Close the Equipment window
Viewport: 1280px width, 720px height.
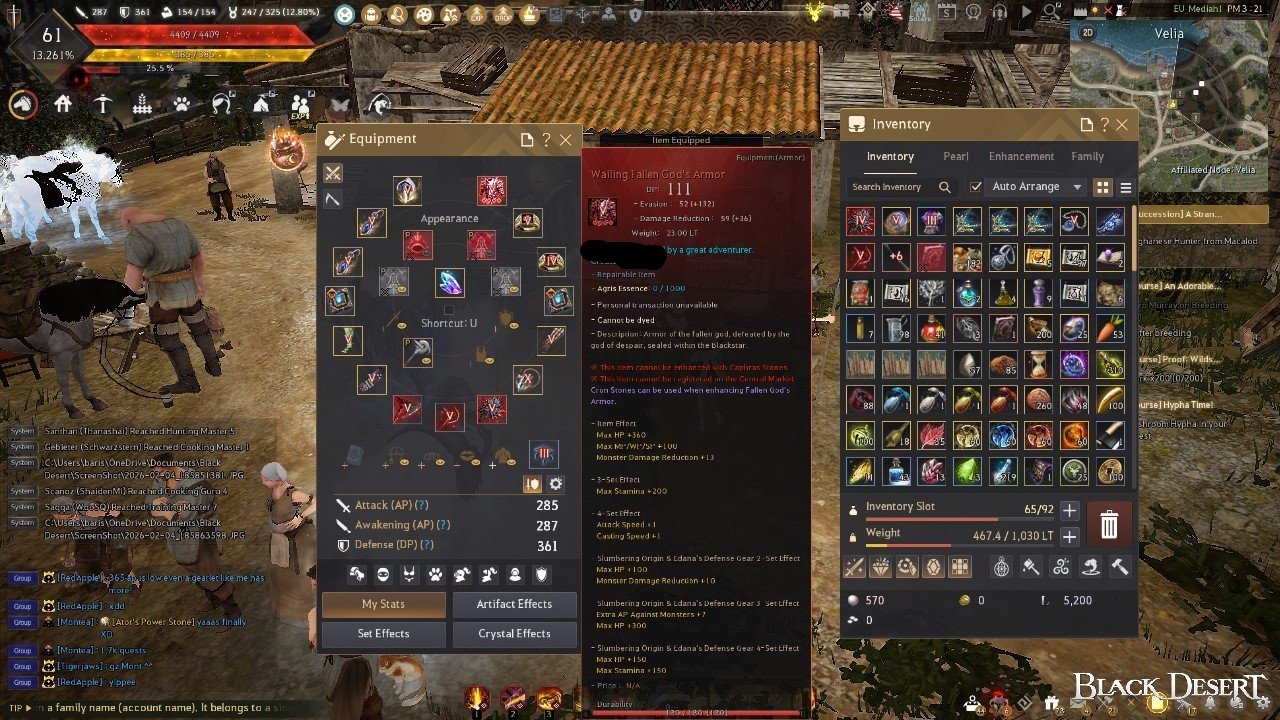click(566, 140)
